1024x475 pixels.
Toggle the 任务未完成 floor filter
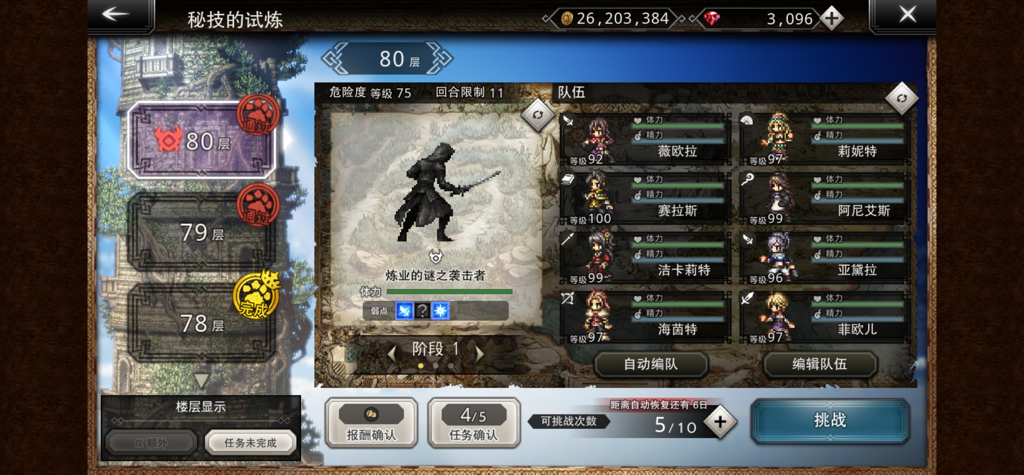tap(251, 441)
